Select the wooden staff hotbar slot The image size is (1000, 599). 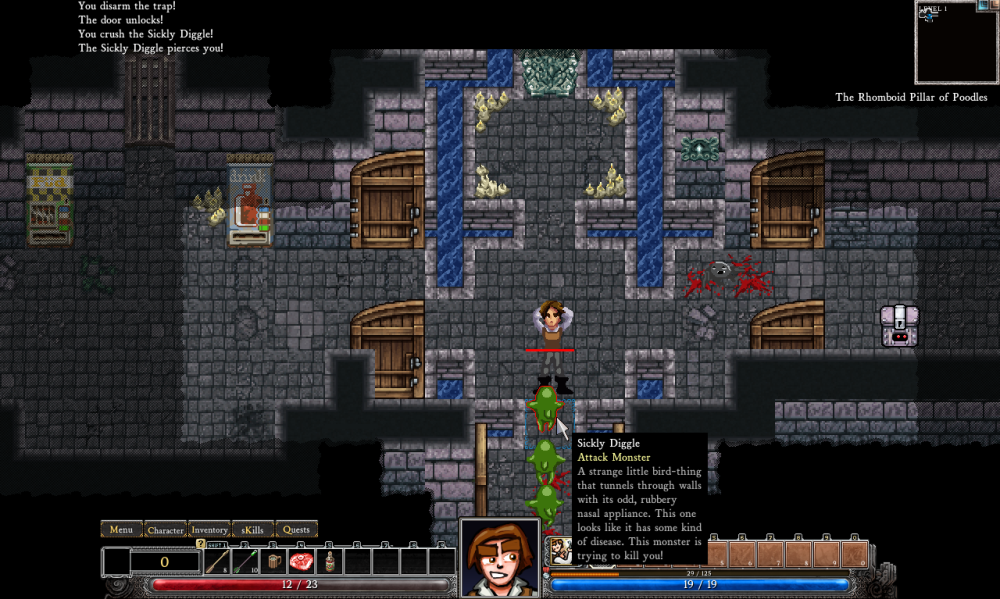pyautogui.click(x=217, y=562)
